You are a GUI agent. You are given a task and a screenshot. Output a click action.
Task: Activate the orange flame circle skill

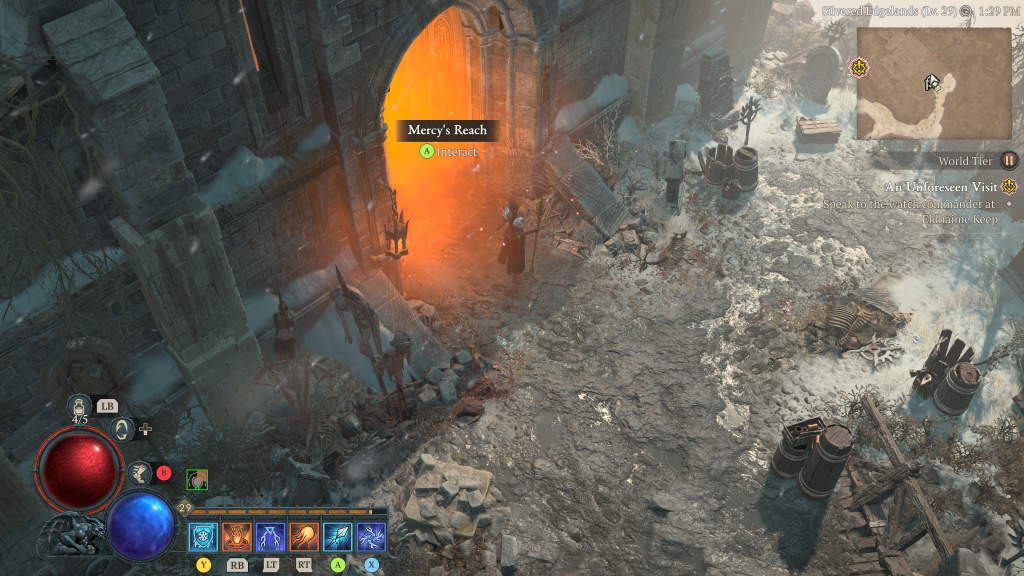coord(237,537)
